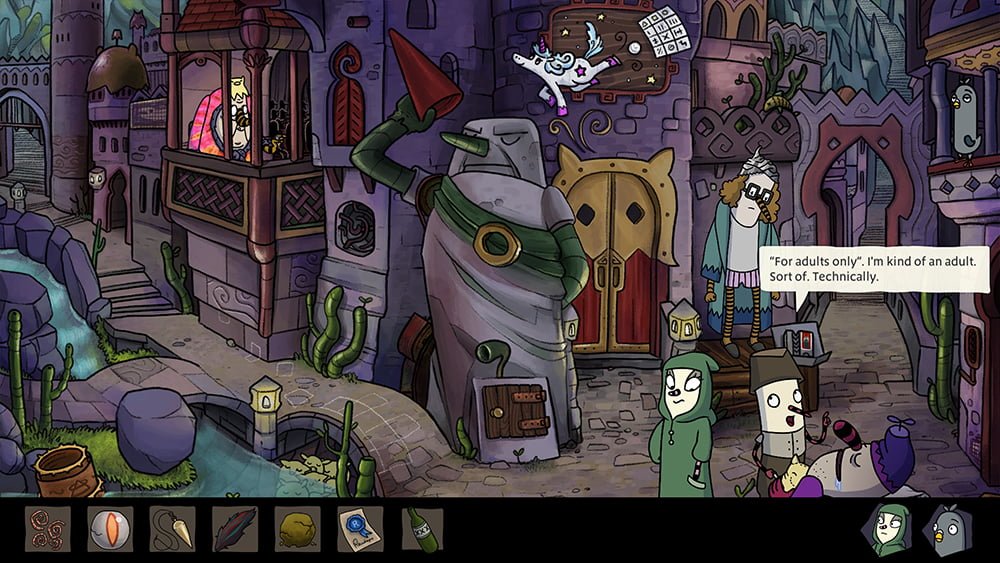This screenshot has height=563, width=1000.
Task: Pick up the green bottle from inventory
Action: pos(419,529)
